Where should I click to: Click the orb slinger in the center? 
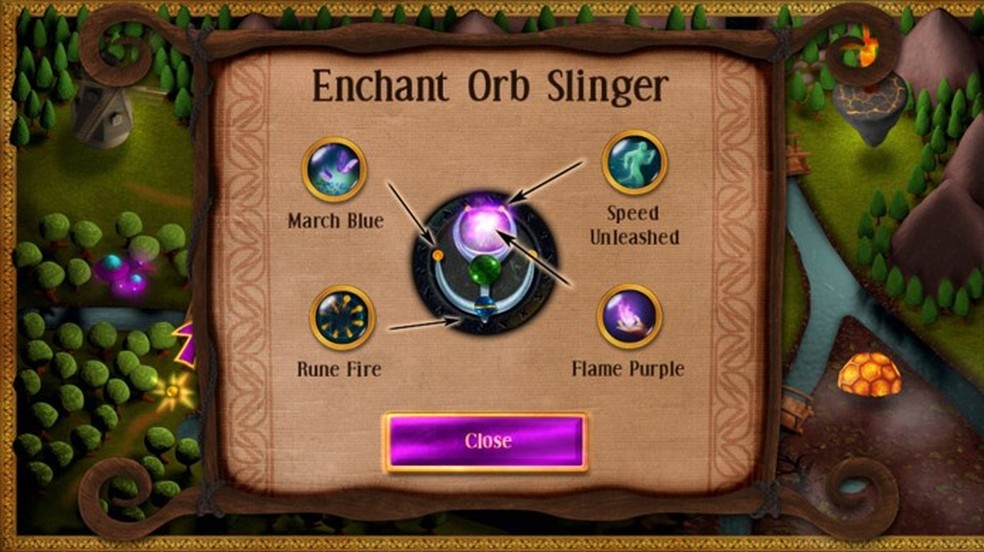pyautogui.click(x=484, y=258)
